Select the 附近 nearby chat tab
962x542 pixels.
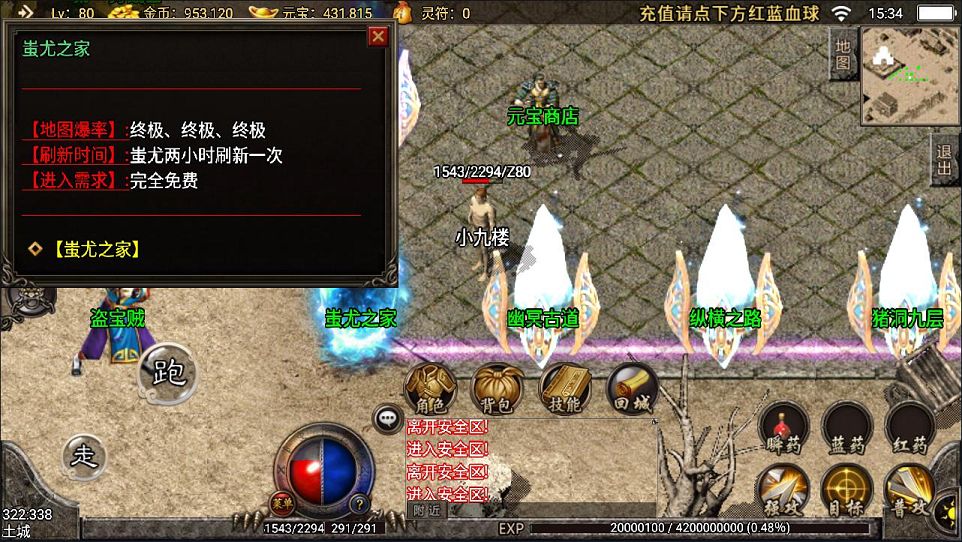point(426,510)
